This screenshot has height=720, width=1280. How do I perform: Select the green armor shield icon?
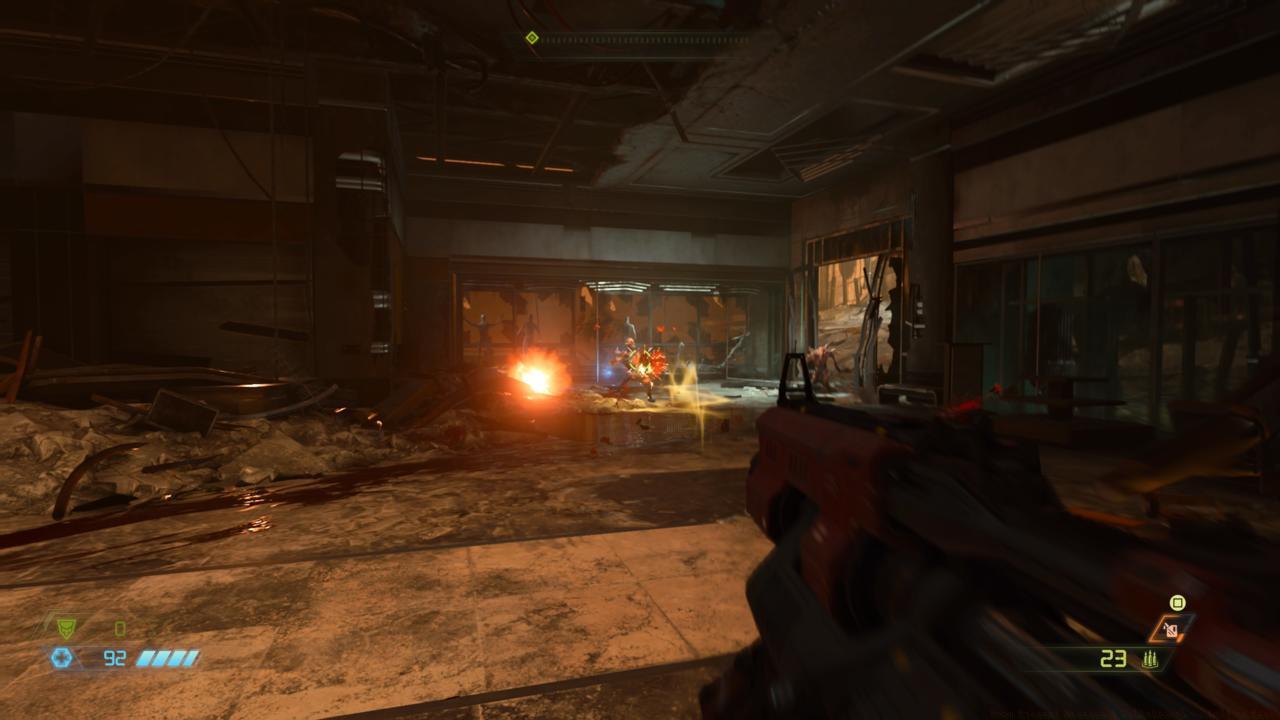[66, 628]
